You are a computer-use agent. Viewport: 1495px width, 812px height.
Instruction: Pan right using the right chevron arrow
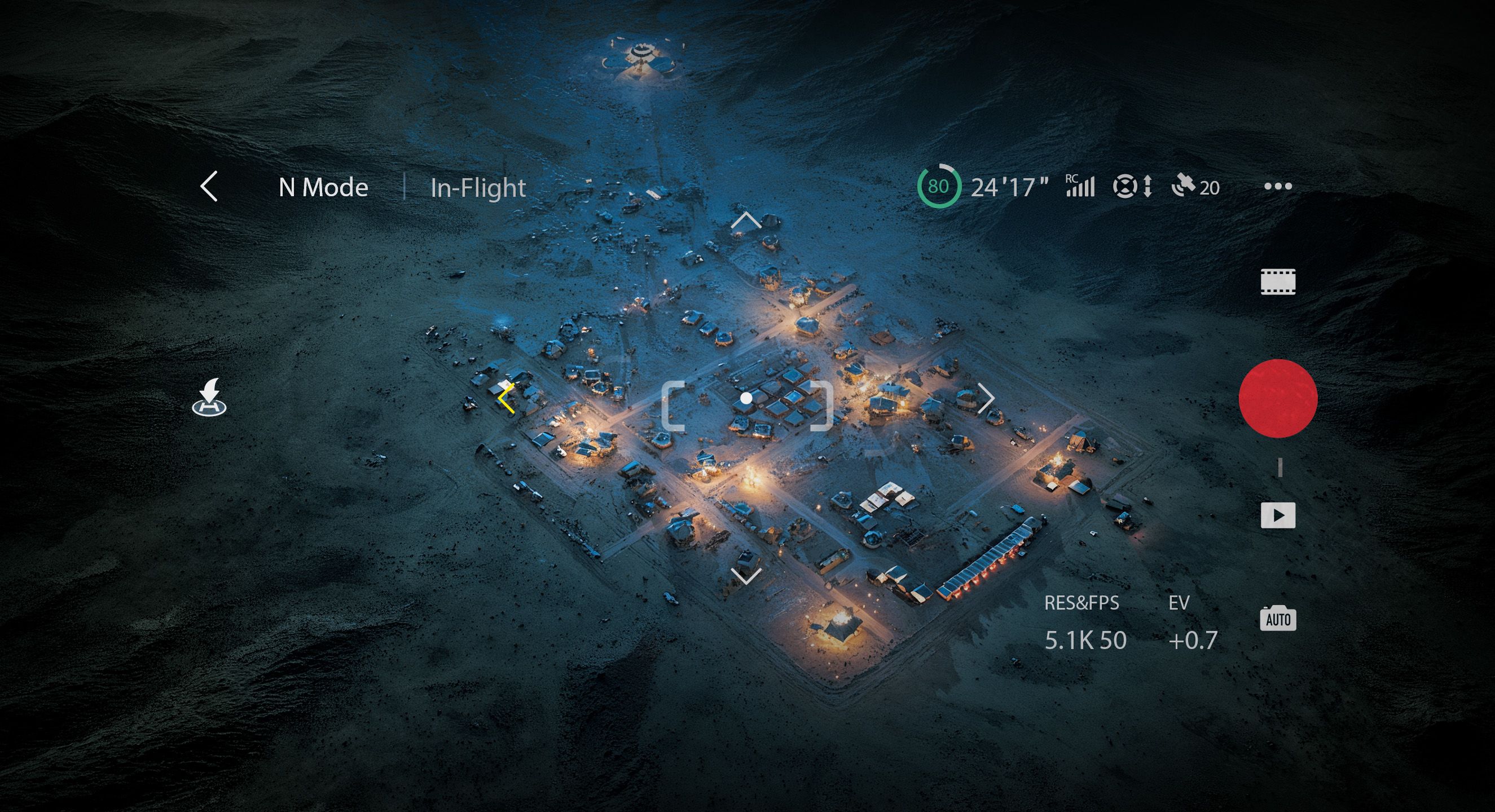[x=986, y=399]
